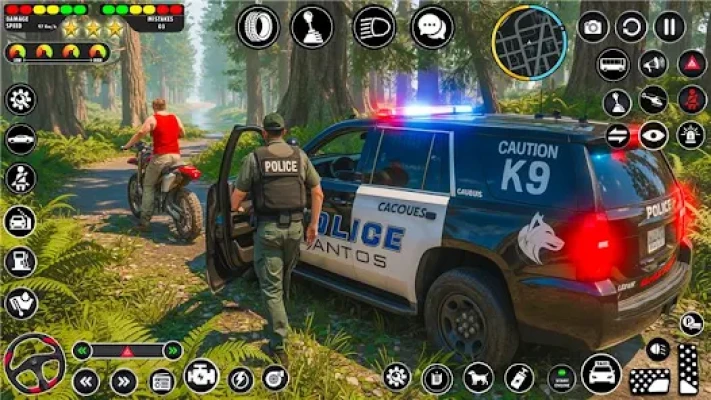Open the circular city minimap
The height and width of the screenshot is (400, 711).
pos(529,42)
